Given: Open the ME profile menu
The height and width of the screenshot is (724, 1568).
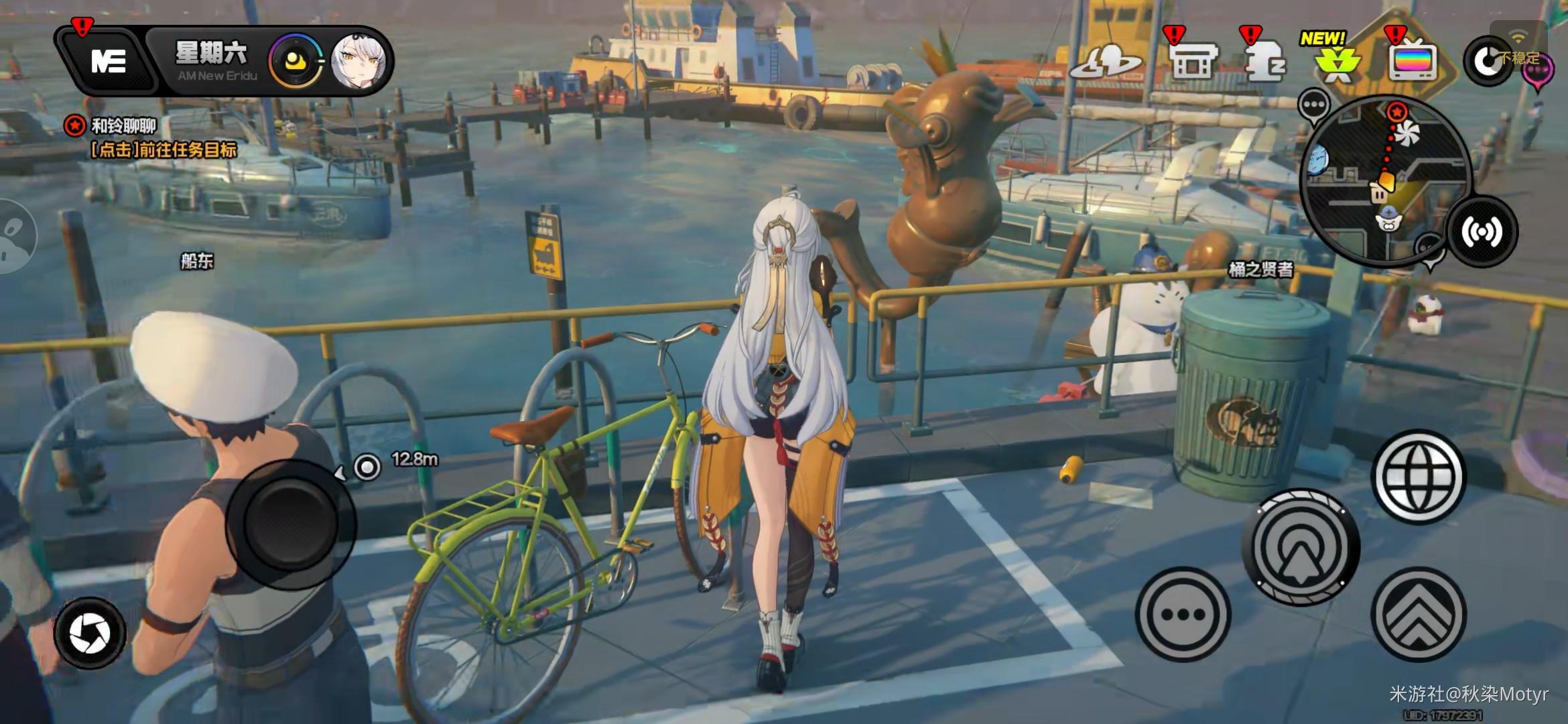Looking at the screenshot, I should click(x=107, y=62).
